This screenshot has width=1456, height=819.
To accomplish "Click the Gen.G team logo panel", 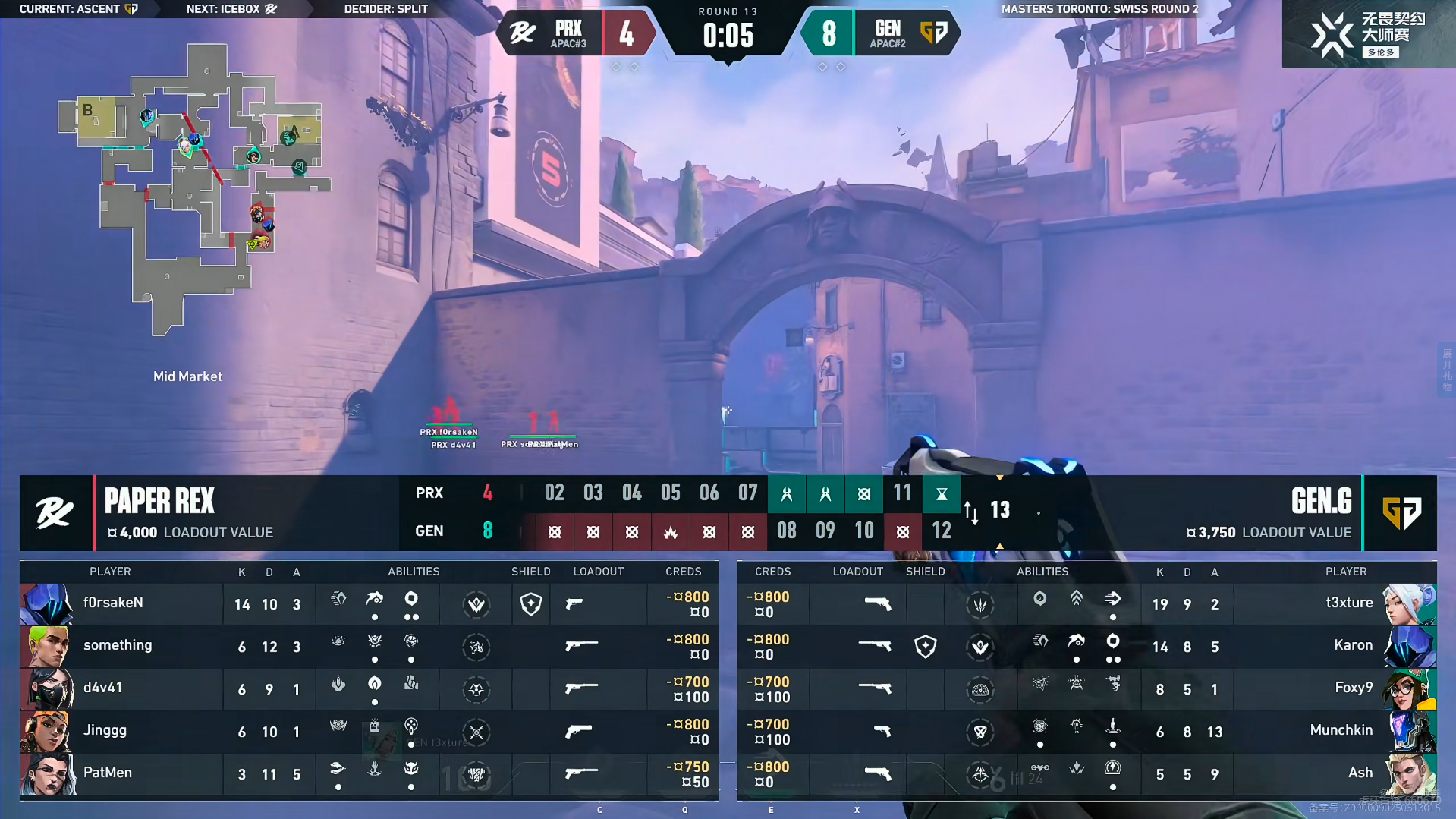I will point(1400,513).
